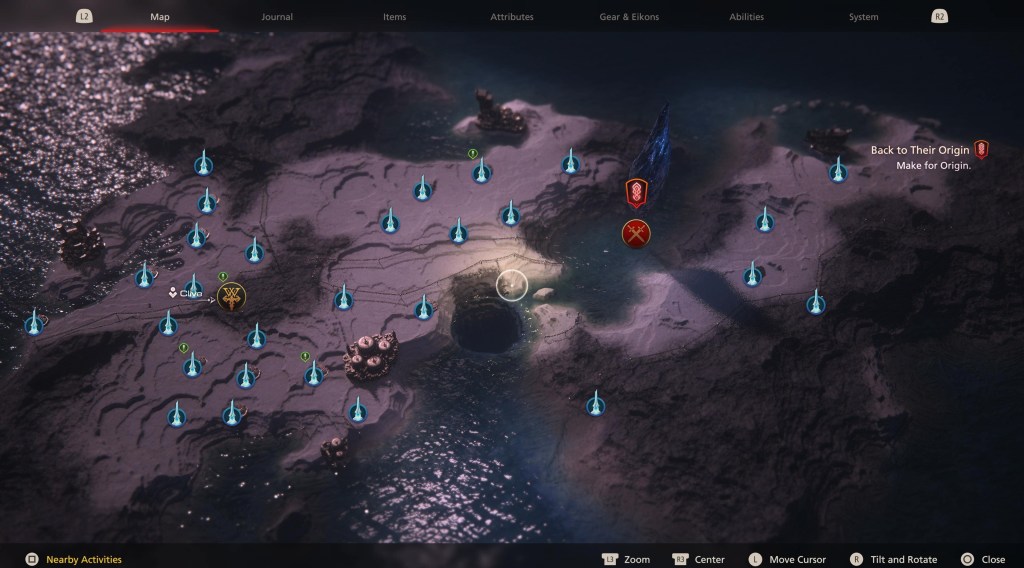Screen dimensions: 1024x568
Task: Go to the Gear & Eikons tab
Action: coord(628,17)
